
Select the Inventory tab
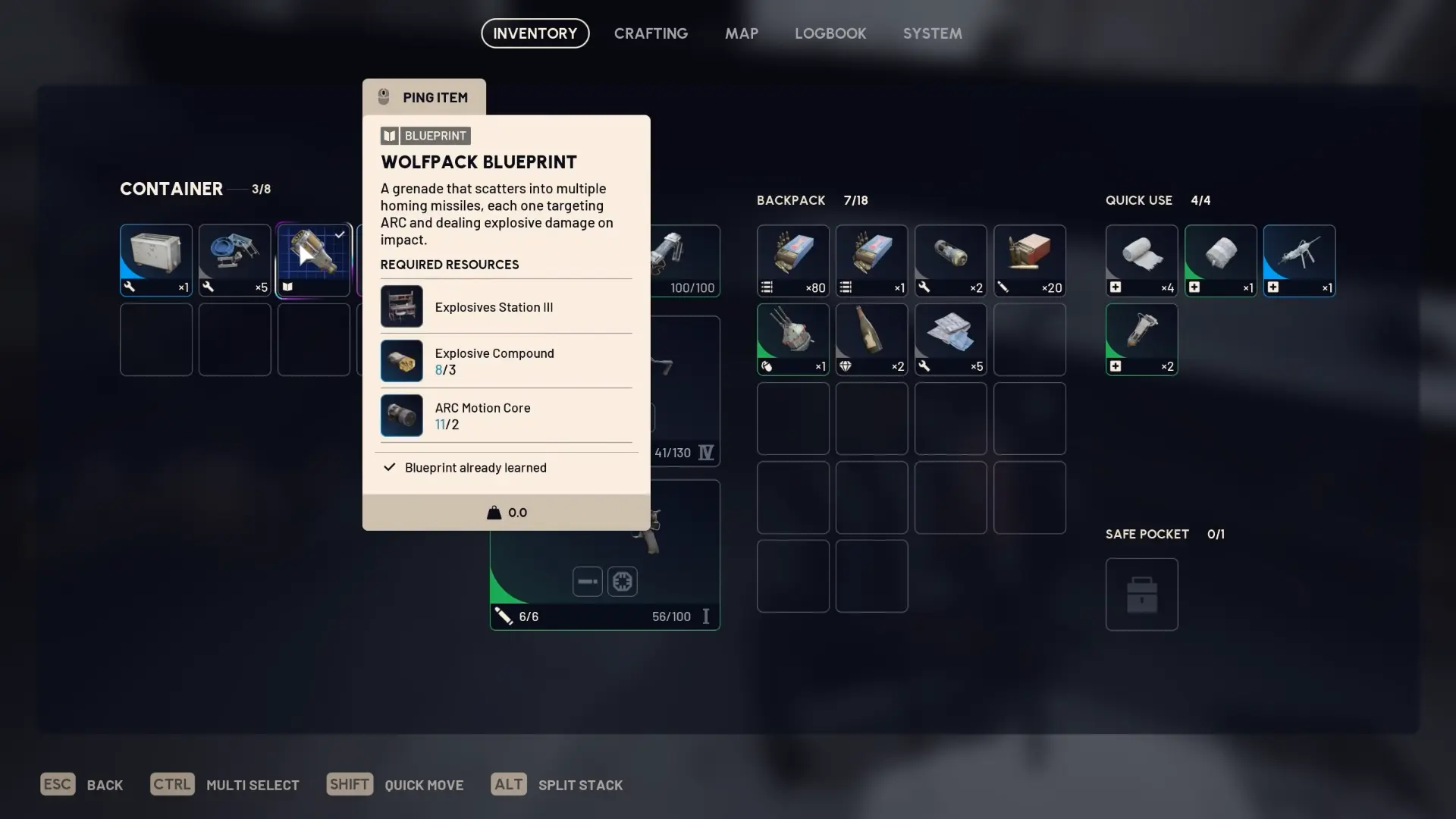pyautogui.click(x=535, y=33)
